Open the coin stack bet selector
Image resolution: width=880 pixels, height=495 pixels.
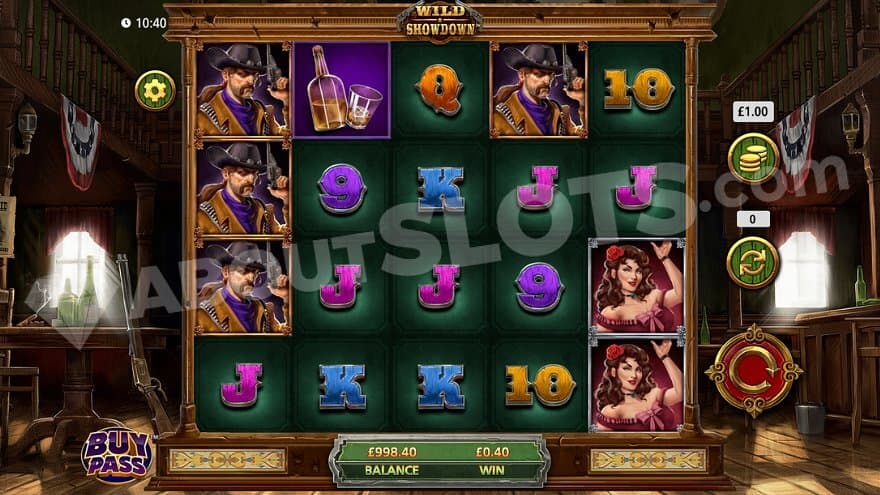(x=753, y=158)
